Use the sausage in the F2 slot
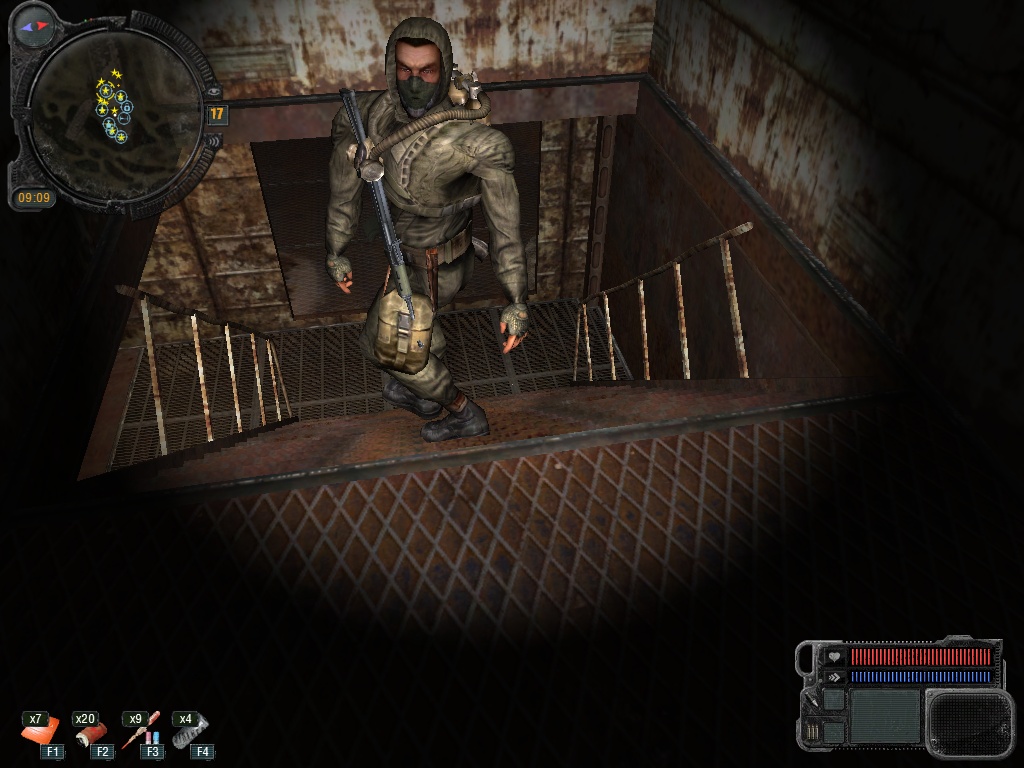 92,732
